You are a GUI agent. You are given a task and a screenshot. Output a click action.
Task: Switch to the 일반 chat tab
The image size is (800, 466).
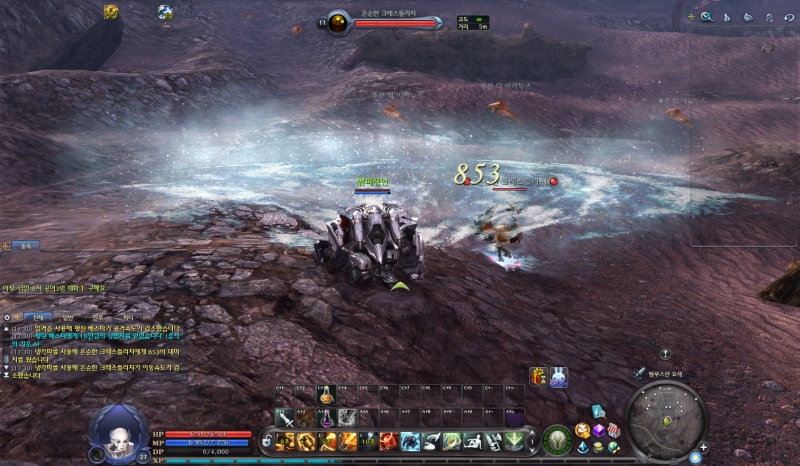point(68,316)
